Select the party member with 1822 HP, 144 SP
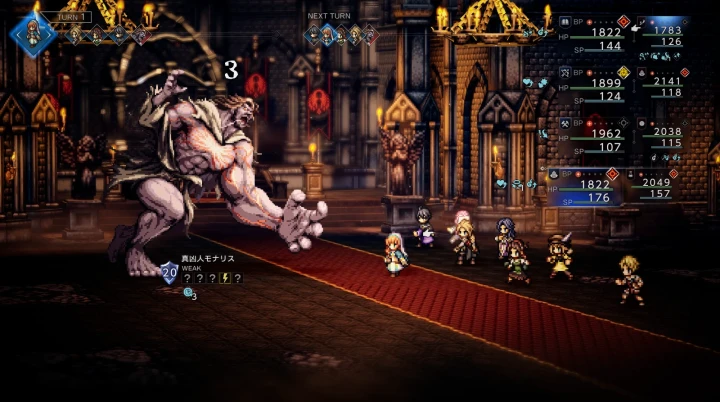720x402 pixels. click(x=595, y=34)
